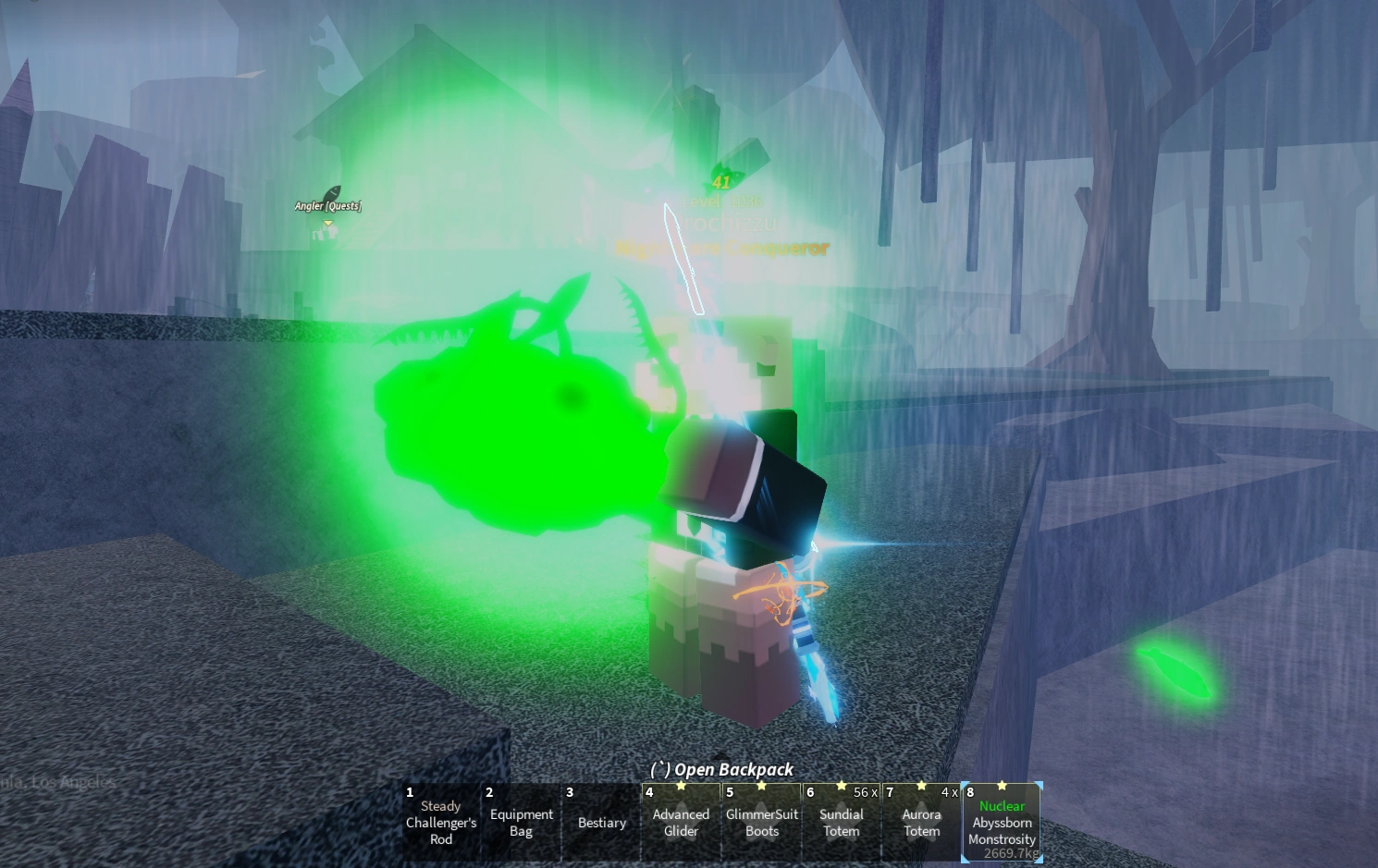Toggle the favorite star on GlimmerSuit Boots
Screen dimensions: 1378x868
761,785
